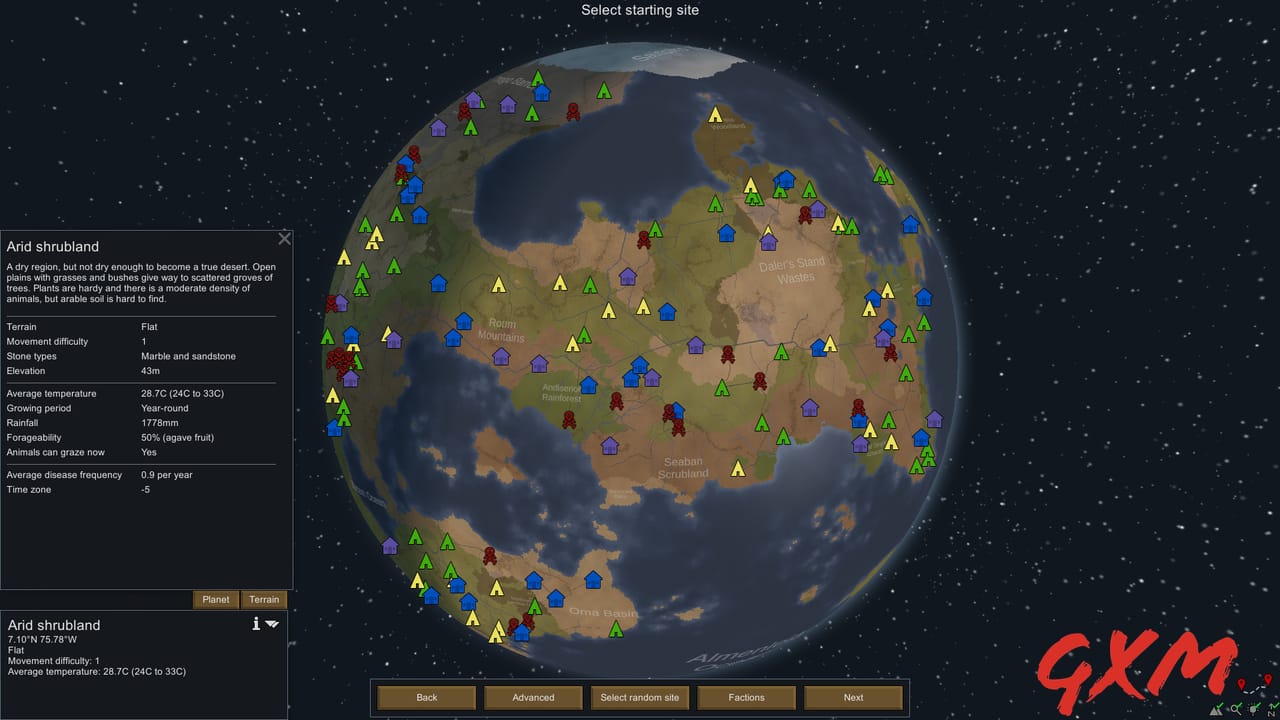The height and width of the screenshot is (720, 1280).
Task: Switch to the Planet tab
Action: [215, 599]
